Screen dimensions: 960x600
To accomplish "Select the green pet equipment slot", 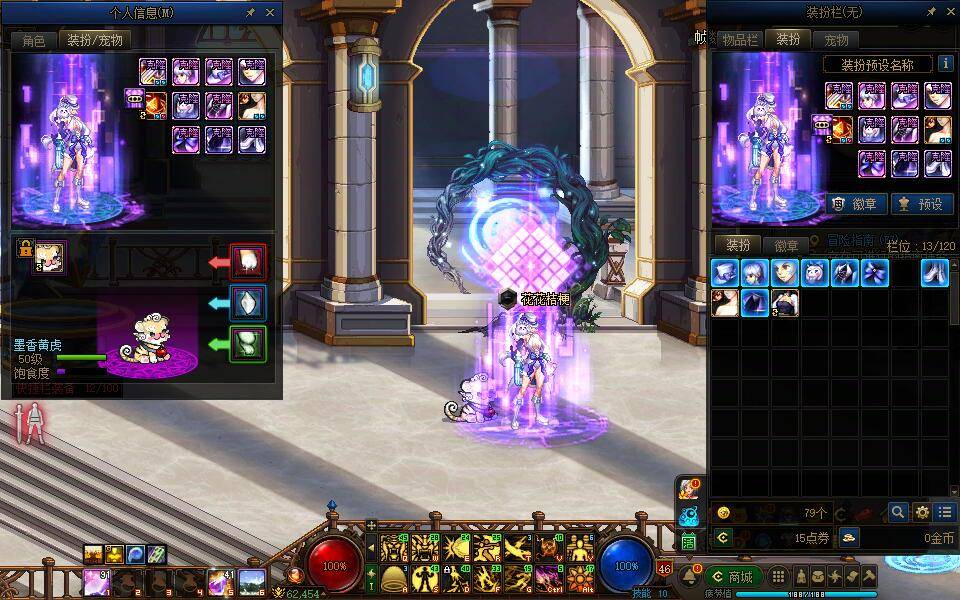I will [247, 344].
